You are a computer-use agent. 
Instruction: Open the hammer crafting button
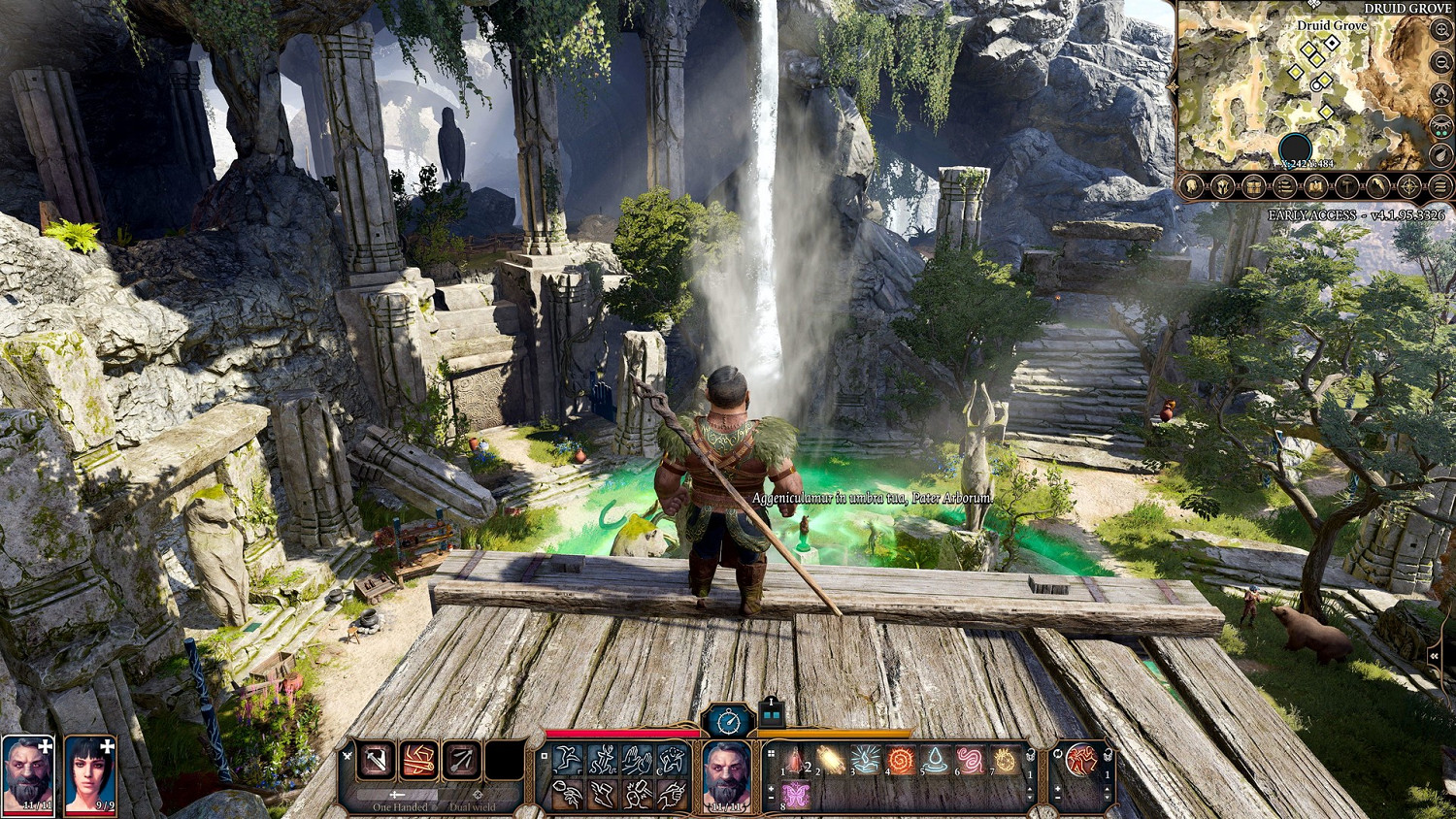tap(1347, 186)
